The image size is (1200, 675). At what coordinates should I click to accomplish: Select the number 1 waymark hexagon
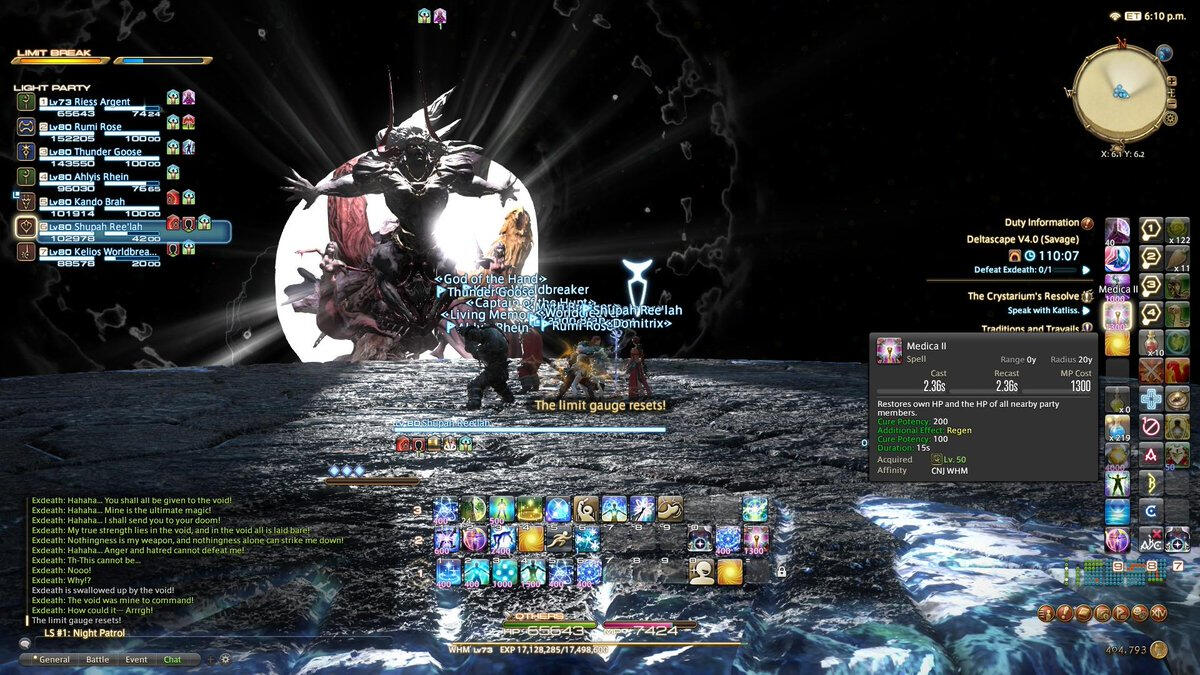coord(1152,230)
